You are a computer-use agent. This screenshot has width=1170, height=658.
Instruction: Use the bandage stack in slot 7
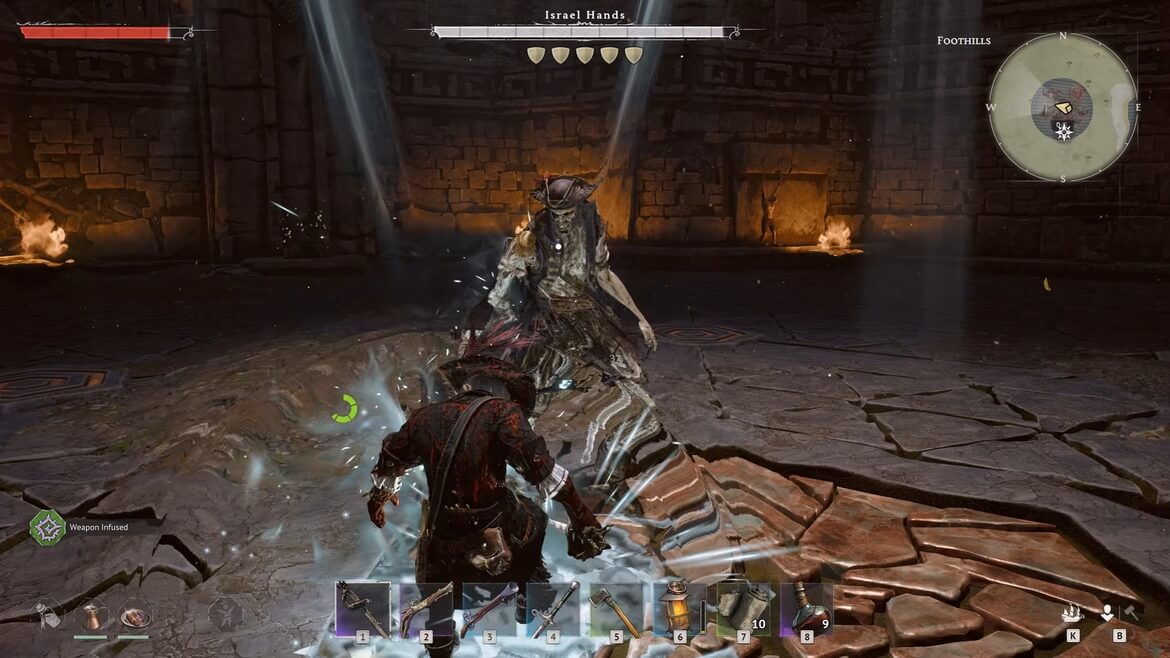tap(743, 608)
